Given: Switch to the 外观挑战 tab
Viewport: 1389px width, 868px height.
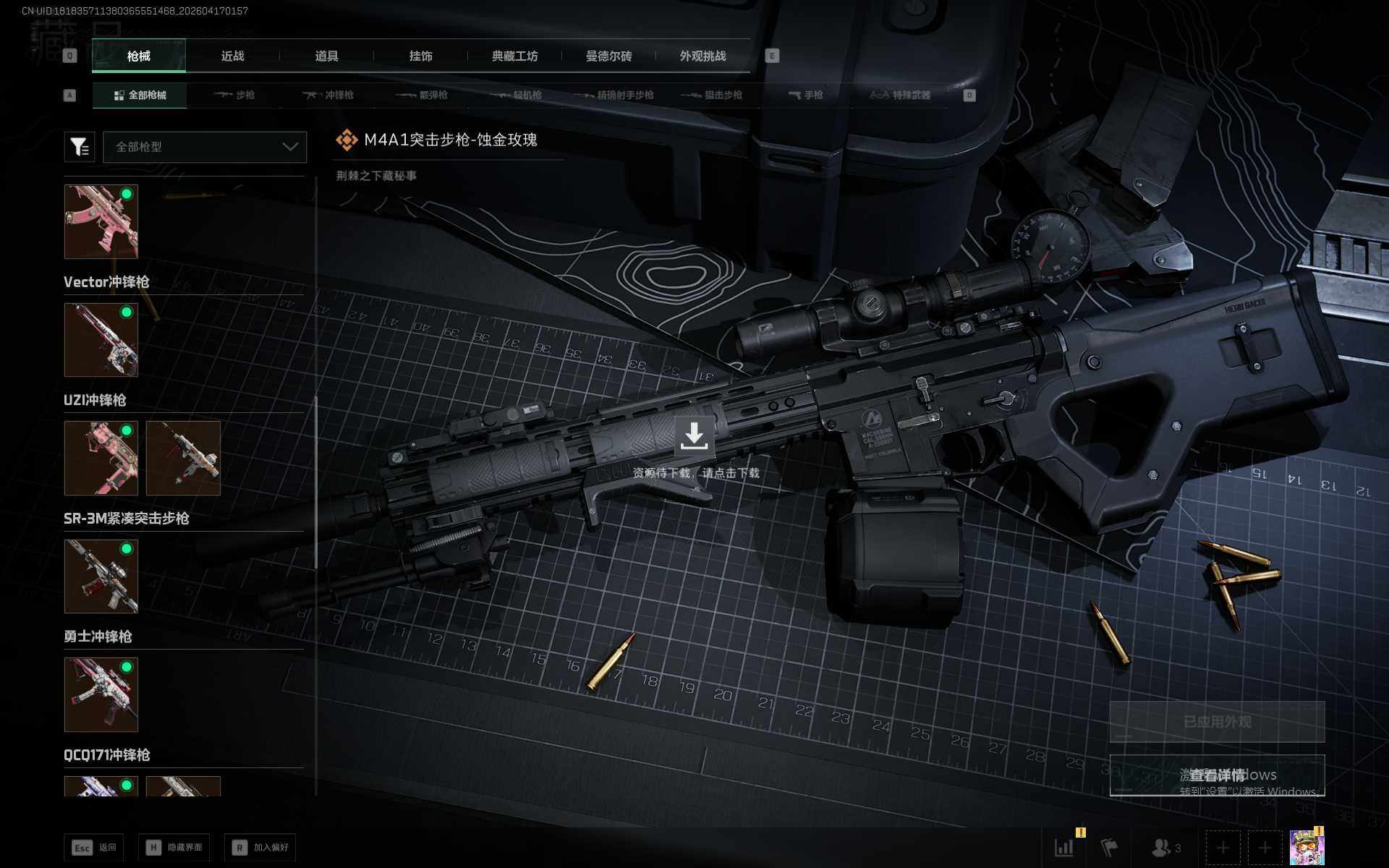Looking at the screenshot, I should point(702,56).
